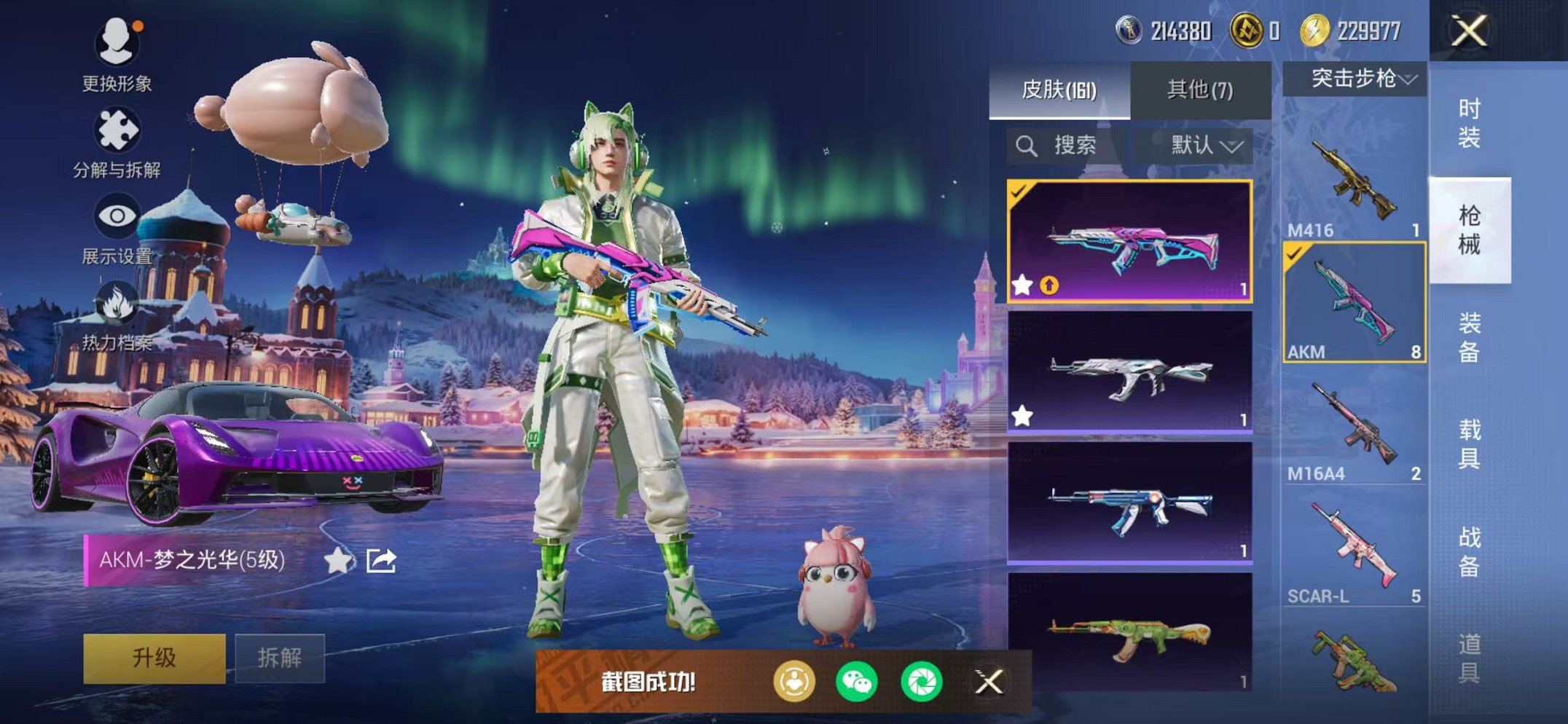Switch to the 其他(7) tab

click(1200, 90)
